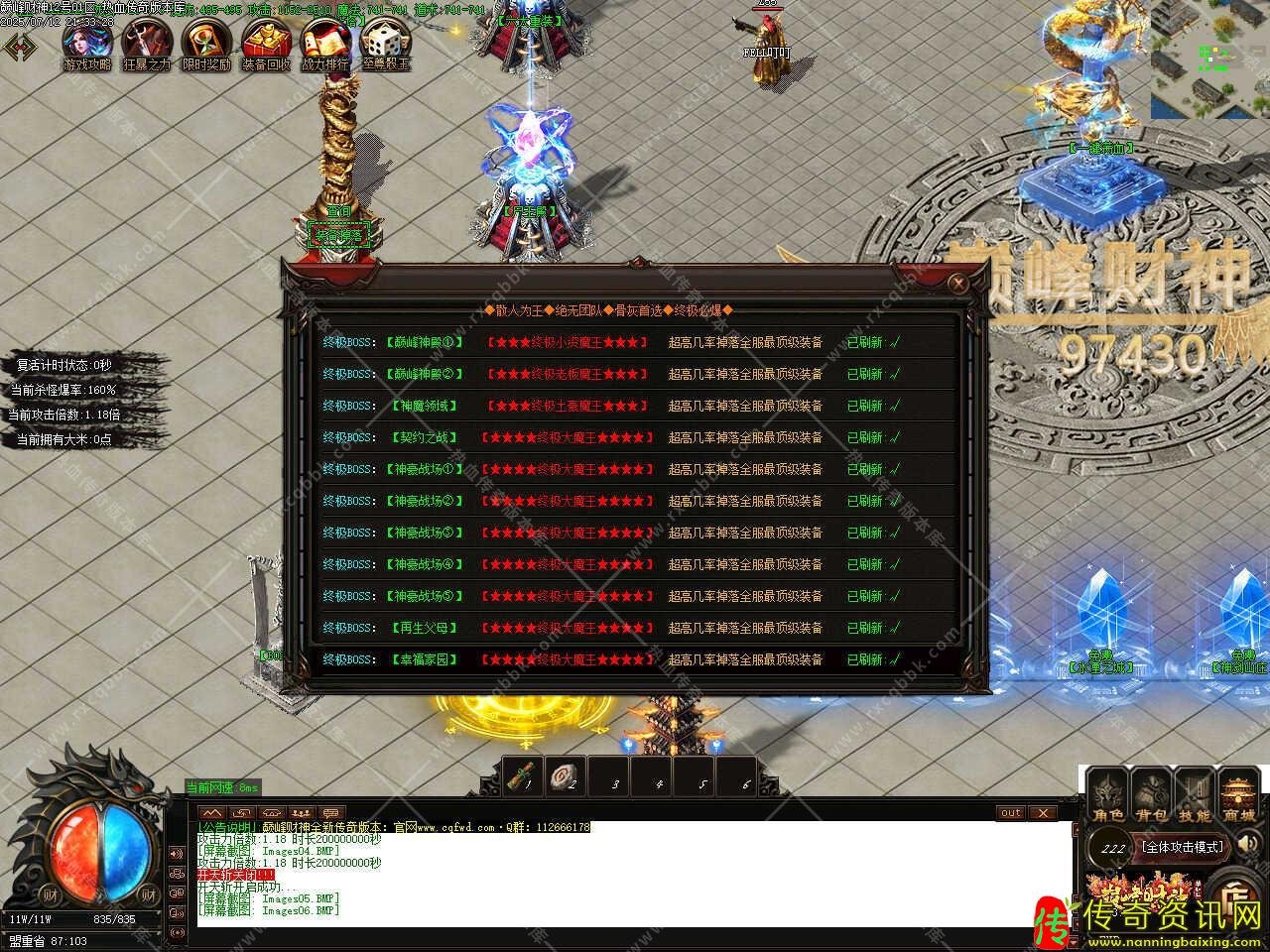
Task: Close the ultimate BOSS list panel
Action: tap(957, 284)
